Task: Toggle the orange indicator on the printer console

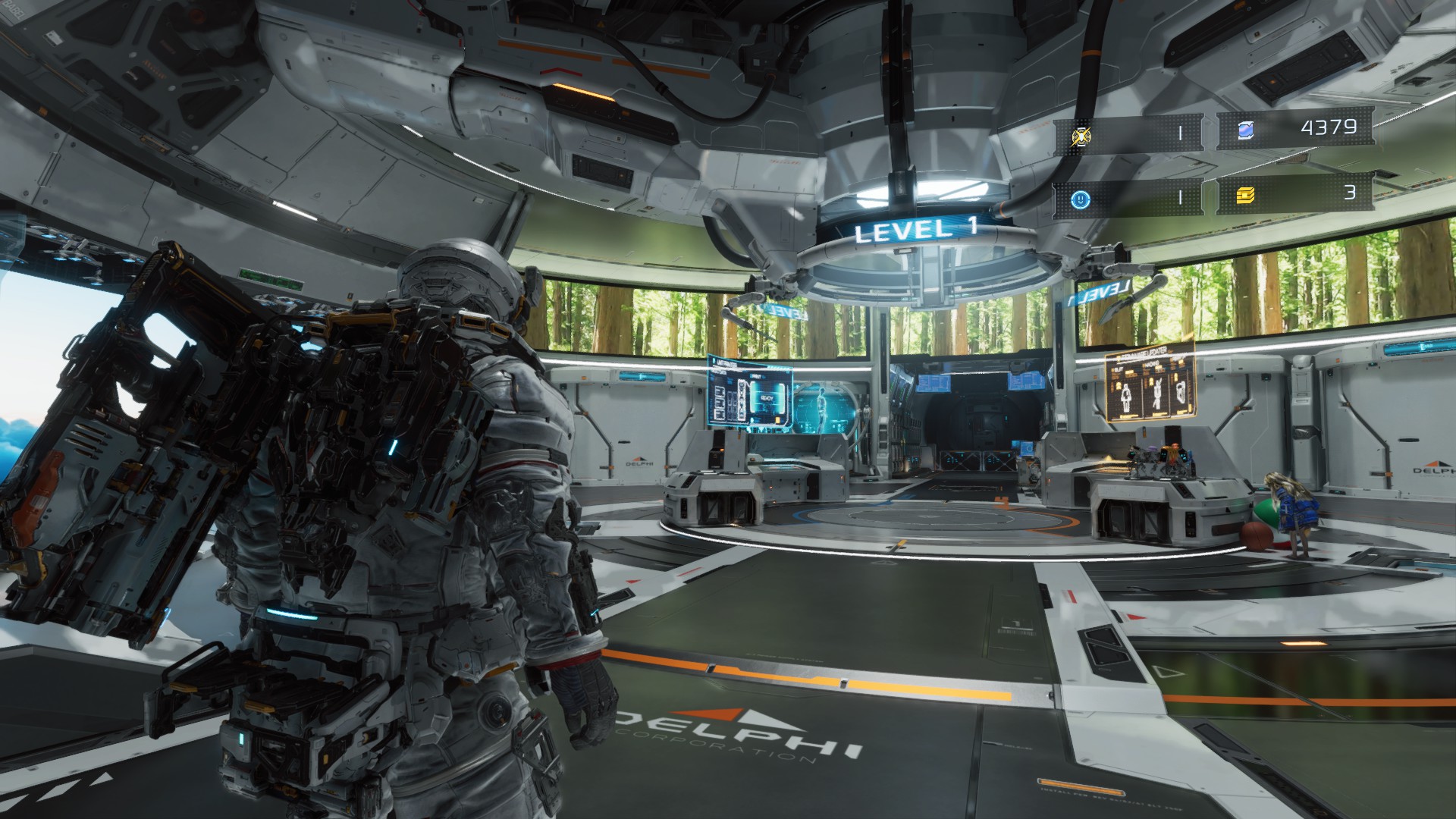Action: [x=721, y=450]
